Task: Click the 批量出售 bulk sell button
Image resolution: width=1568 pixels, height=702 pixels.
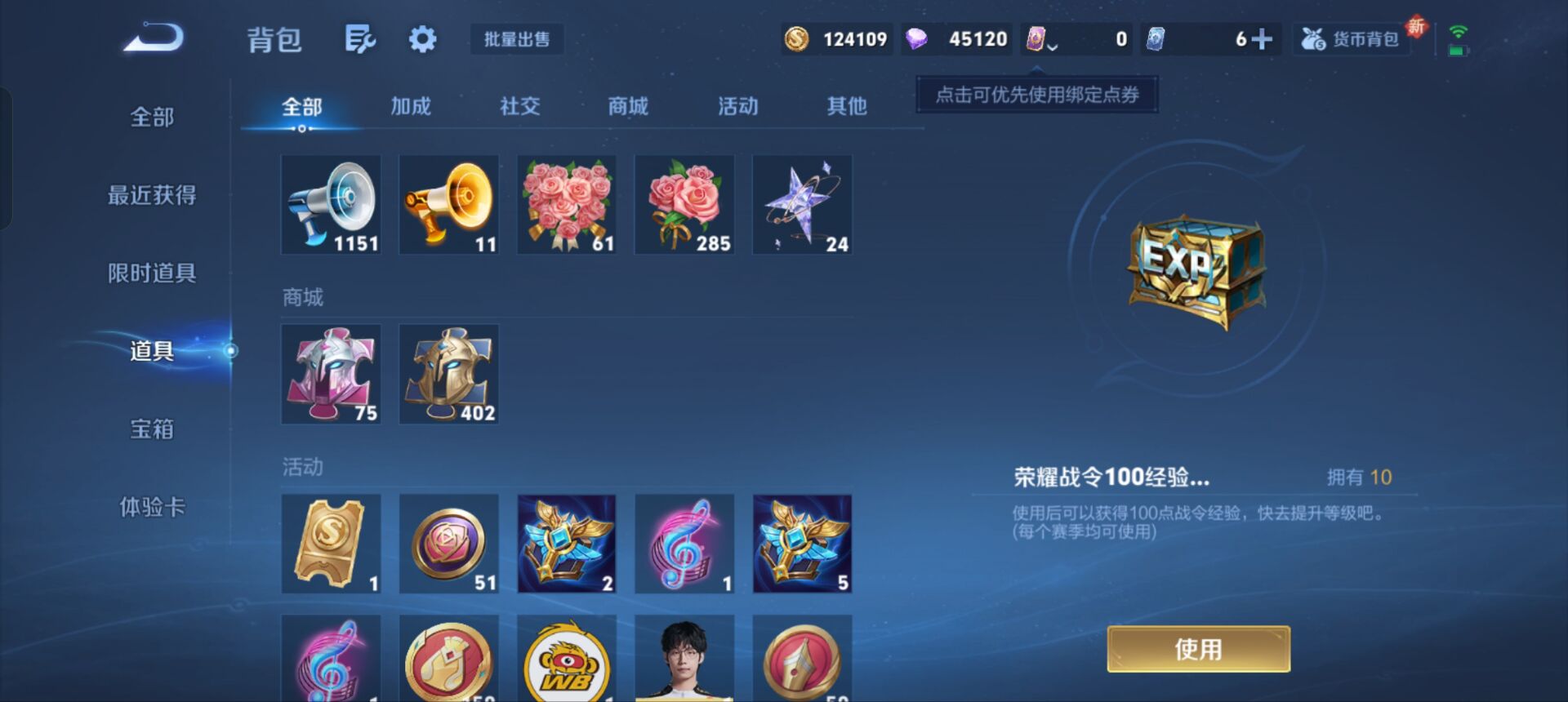Action: (x=517, y=39)
